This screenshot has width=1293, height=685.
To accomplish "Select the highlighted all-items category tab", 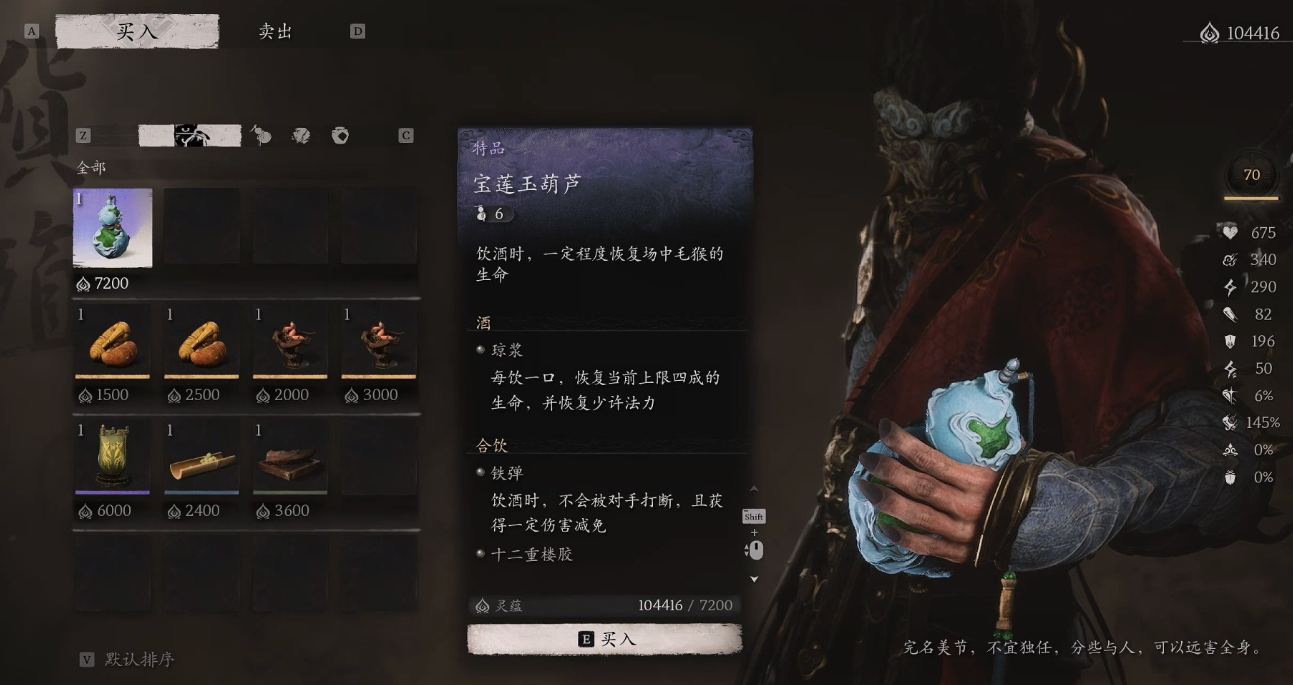I will click(190, 136).
